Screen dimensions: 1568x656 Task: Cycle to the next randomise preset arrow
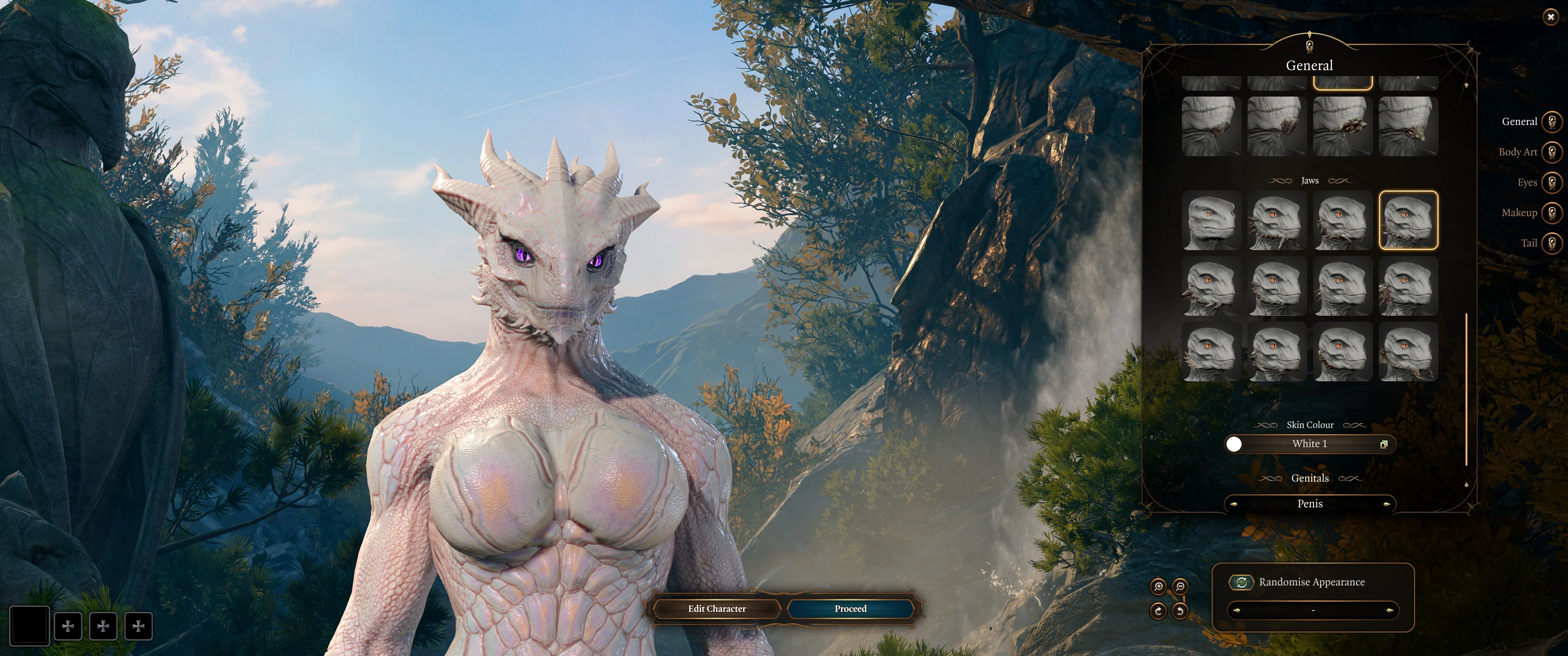[x=1389, y=610]
